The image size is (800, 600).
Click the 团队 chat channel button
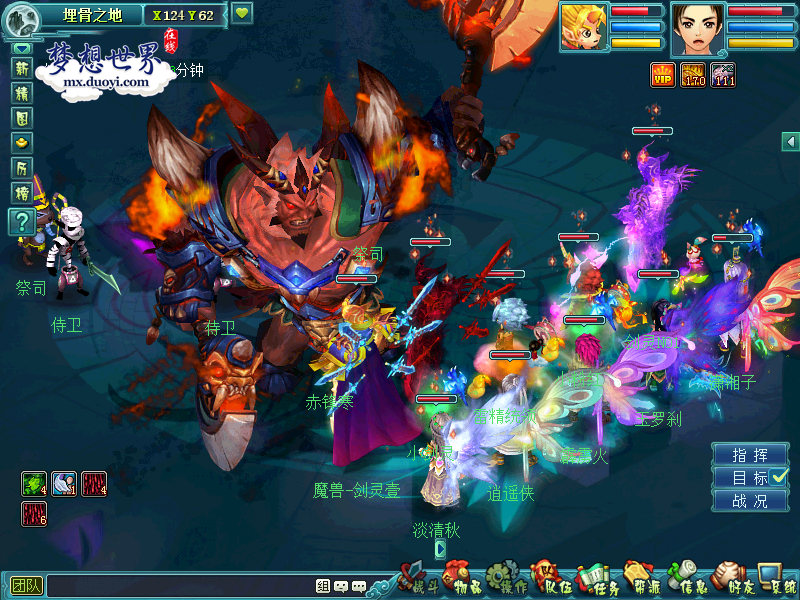click(x=25, y=586)
